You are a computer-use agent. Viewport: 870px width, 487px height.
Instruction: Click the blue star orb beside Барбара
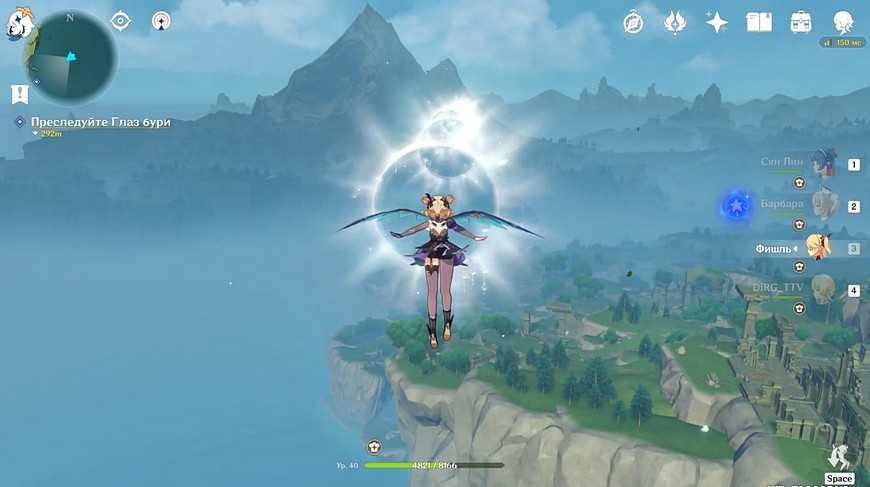[x=737, y=207]
